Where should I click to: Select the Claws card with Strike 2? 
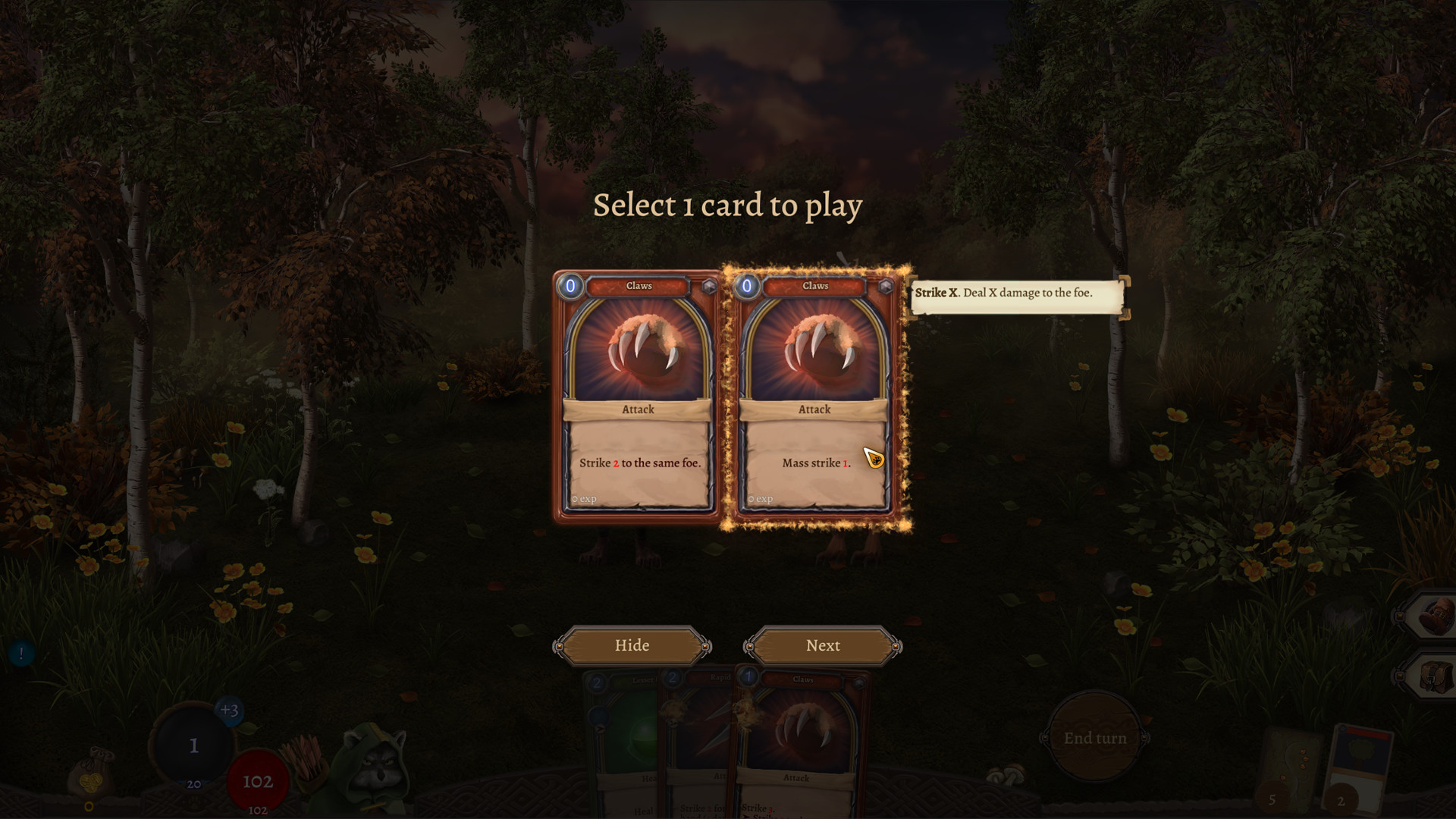point(639,394)
